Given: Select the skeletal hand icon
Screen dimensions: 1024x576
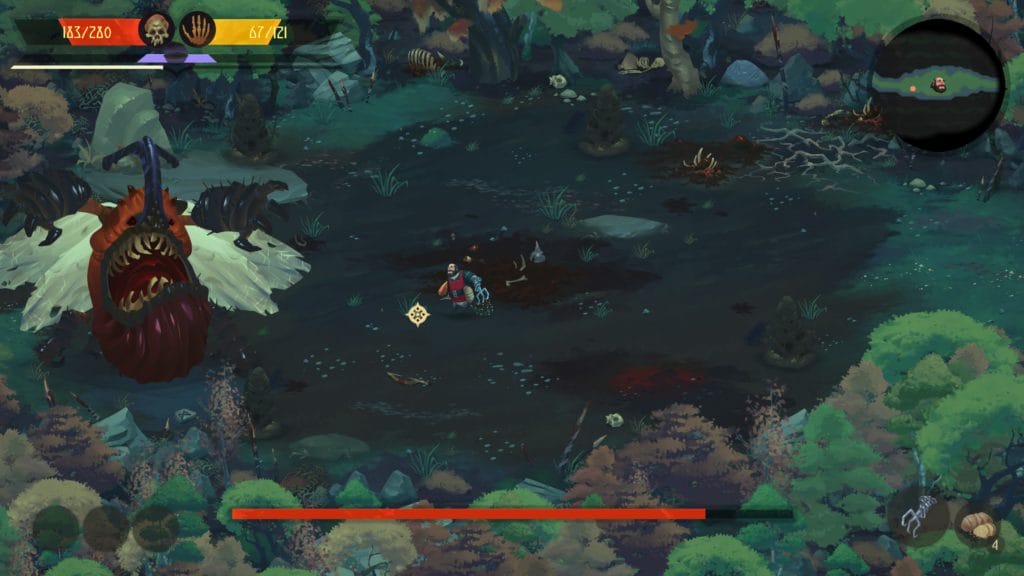Looking at the screenshot, I should click(197, 30).
